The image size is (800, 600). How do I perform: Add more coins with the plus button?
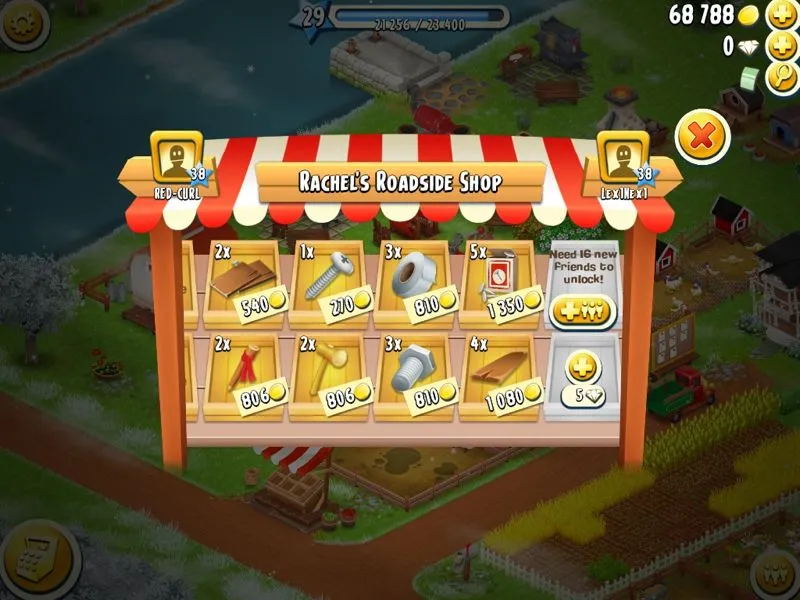coord(780,15)
